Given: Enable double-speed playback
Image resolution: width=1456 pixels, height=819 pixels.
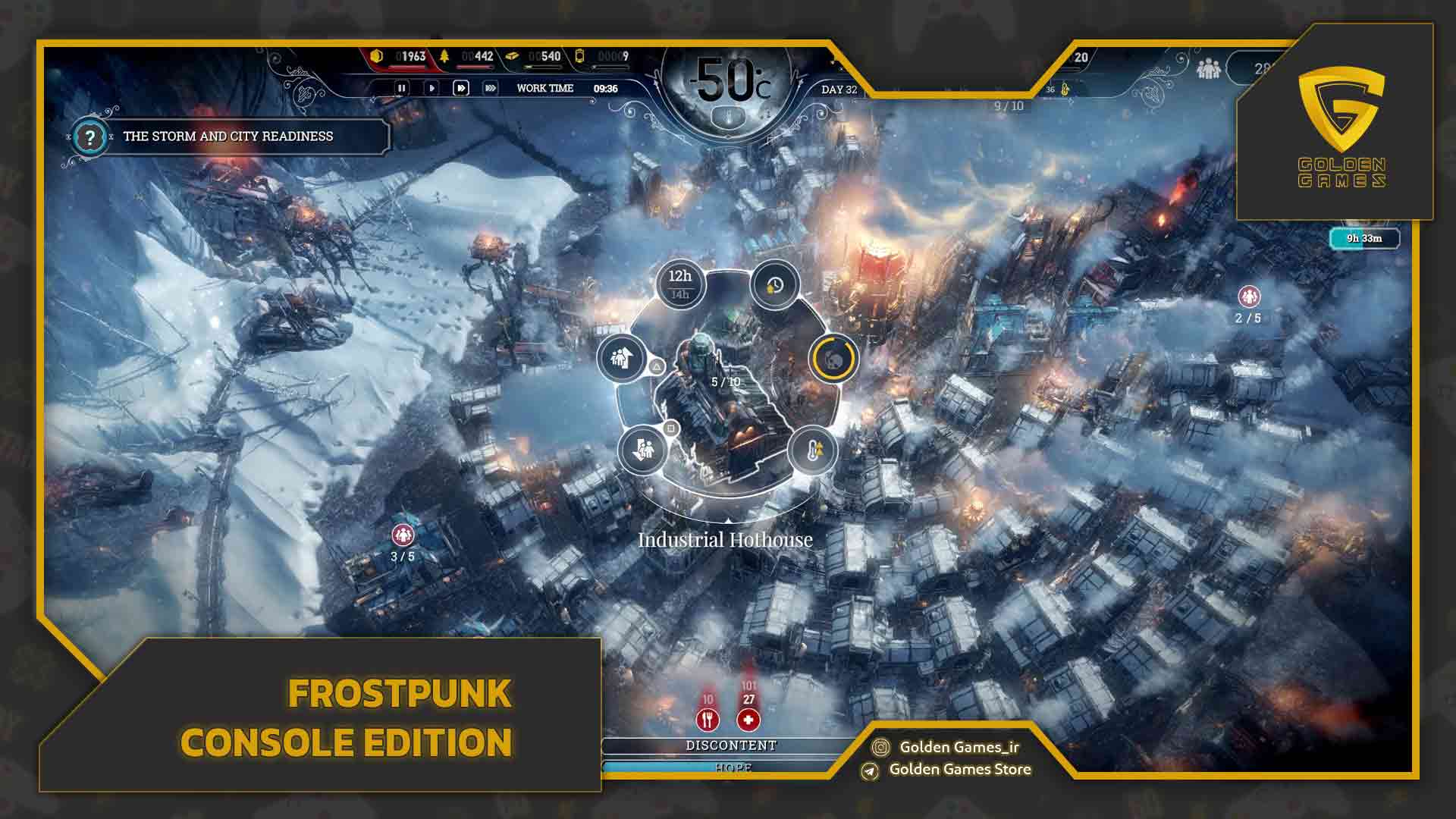Looking at the screenshot, I should [x=461, y=88].
